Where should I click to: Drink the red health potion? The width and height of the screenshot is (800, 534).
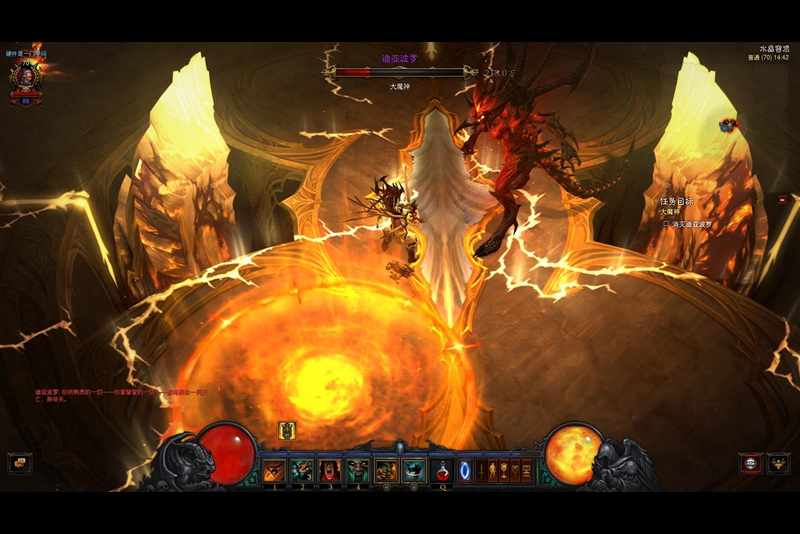click(x=443, y=469)
